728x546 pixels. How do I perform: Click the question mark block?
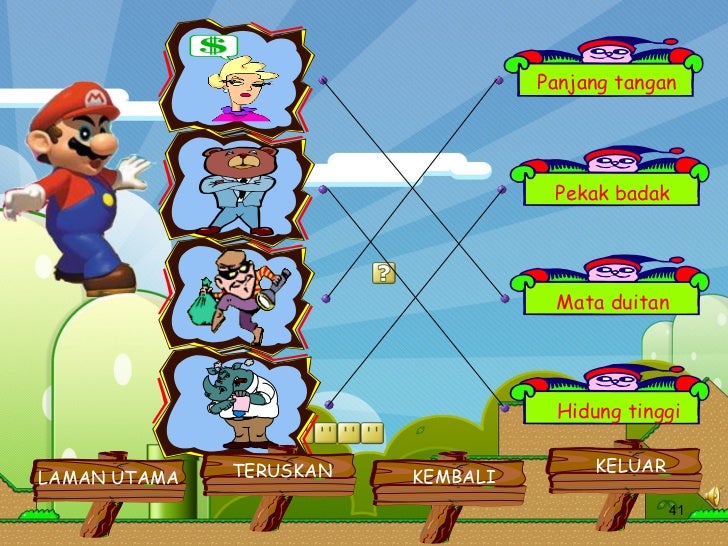tap(384, 274)
